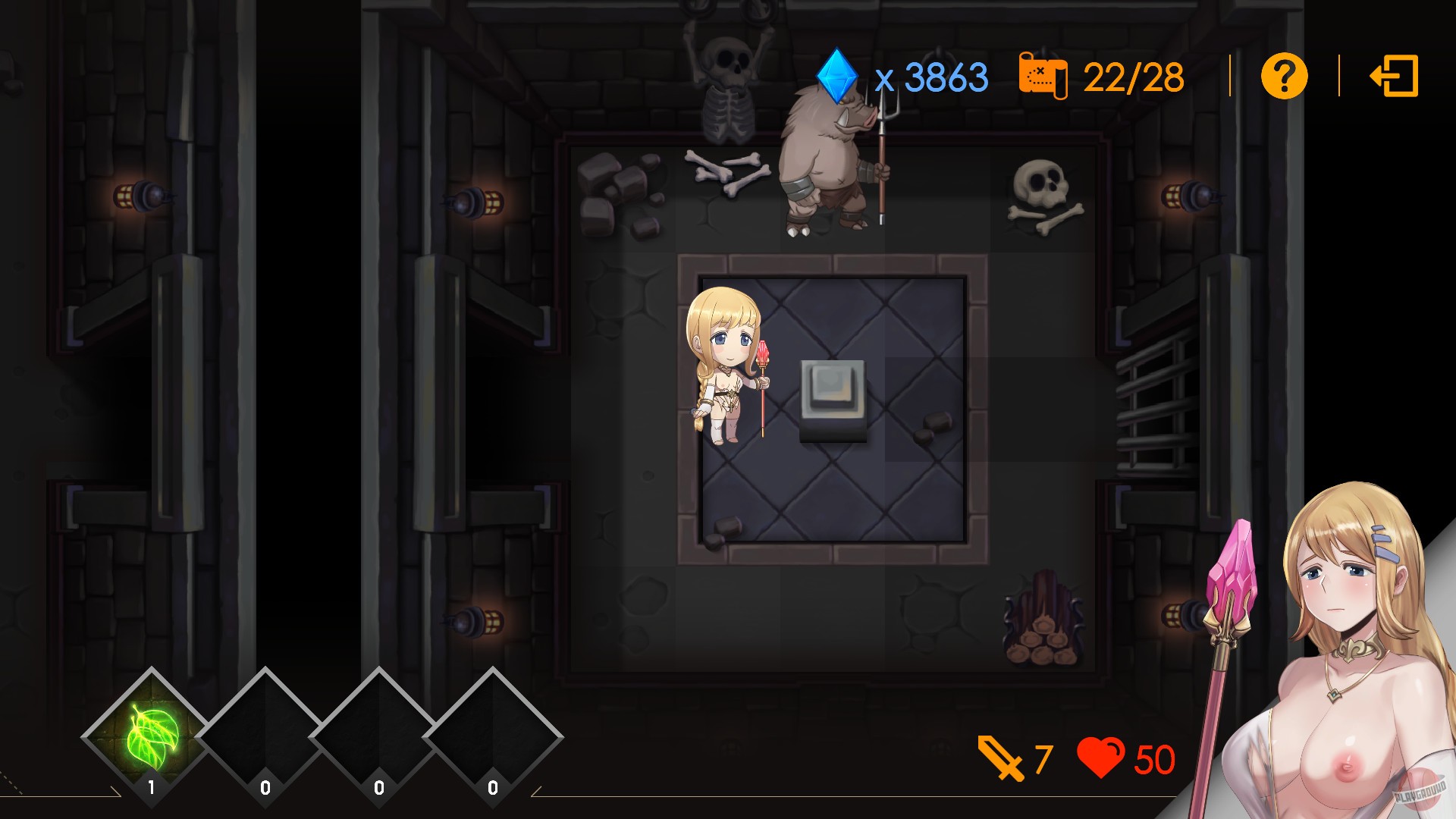The image size is (1456, 819).
Task: Open the treasure map scroll icon
Action: [x=1044, y=77]
